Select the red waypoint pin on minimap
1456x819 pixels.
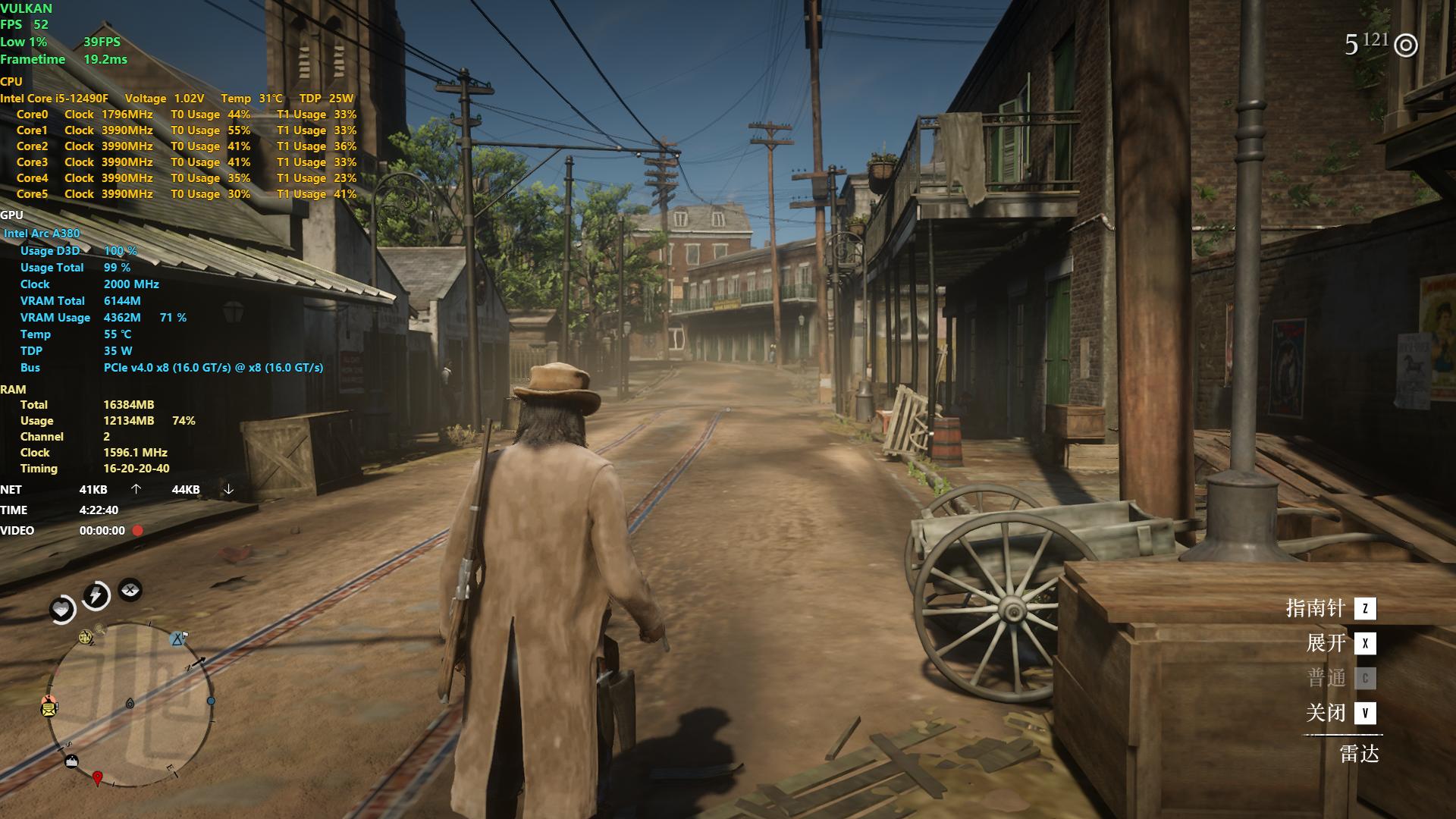coord(97,778)
